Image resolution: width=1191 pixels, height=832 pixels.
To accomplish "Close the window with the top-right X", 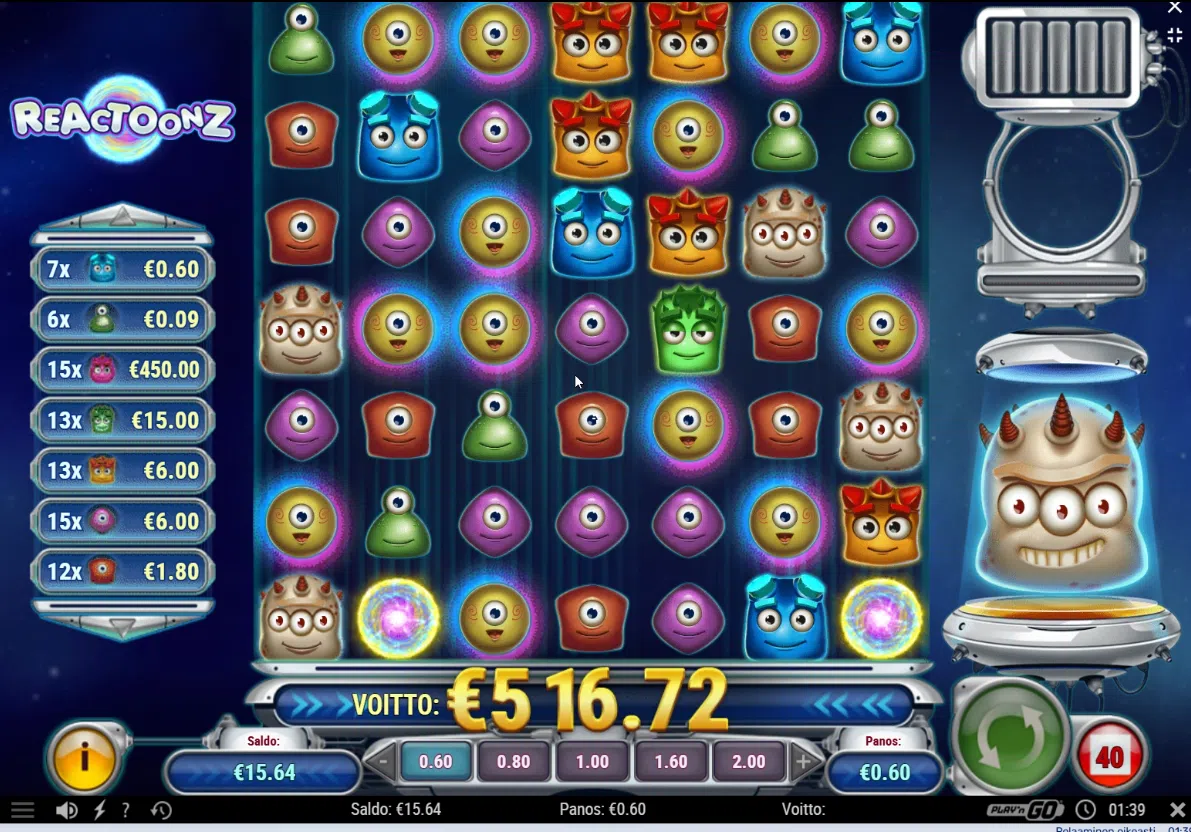I will point(1175,8).
